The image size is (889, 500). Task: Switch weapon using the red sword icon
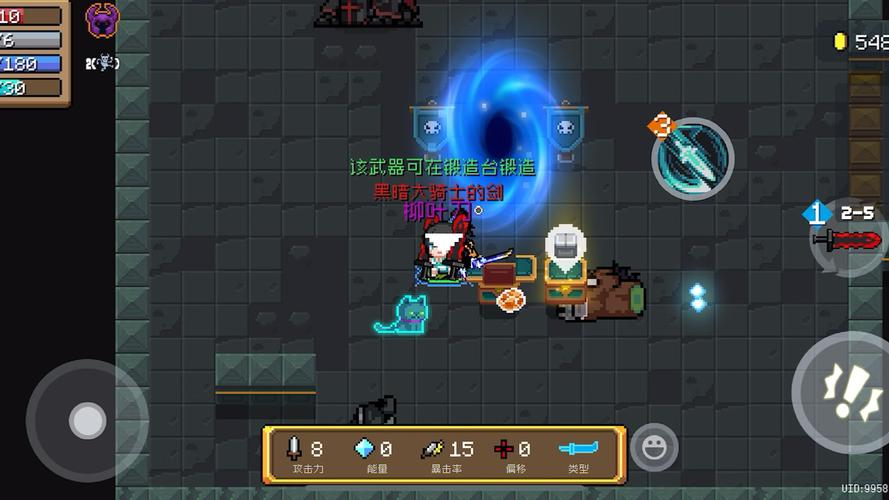(848, 240)
